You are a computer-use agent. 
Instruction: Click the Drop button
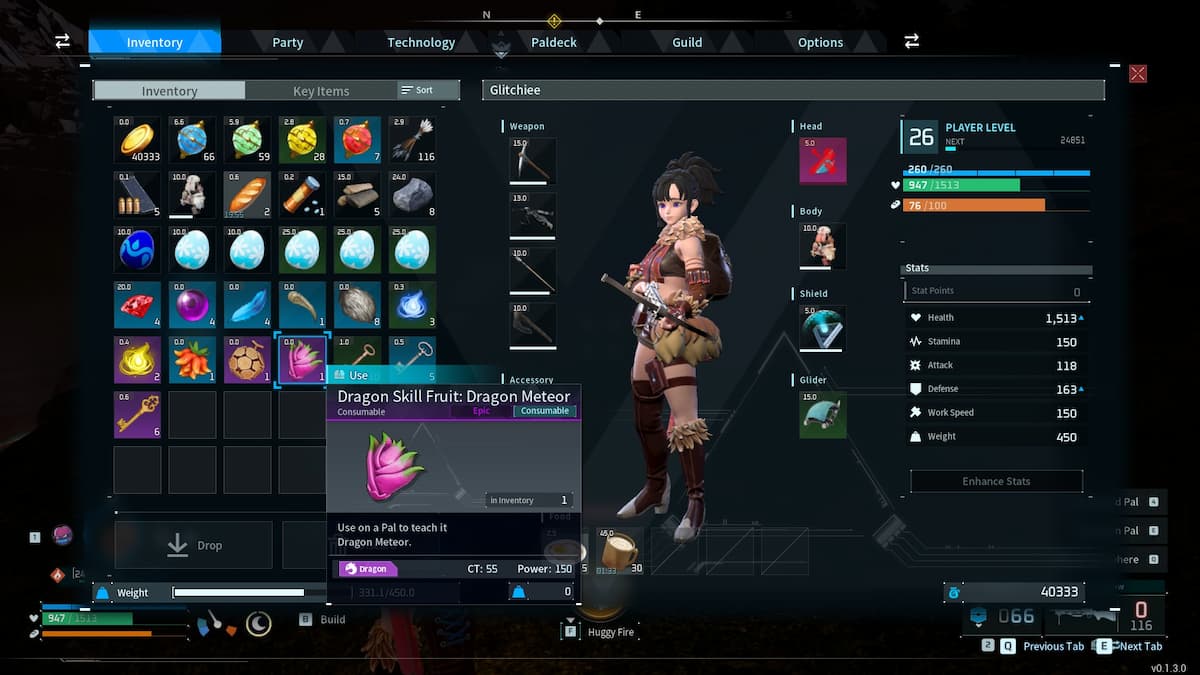[x=193, y=545]
